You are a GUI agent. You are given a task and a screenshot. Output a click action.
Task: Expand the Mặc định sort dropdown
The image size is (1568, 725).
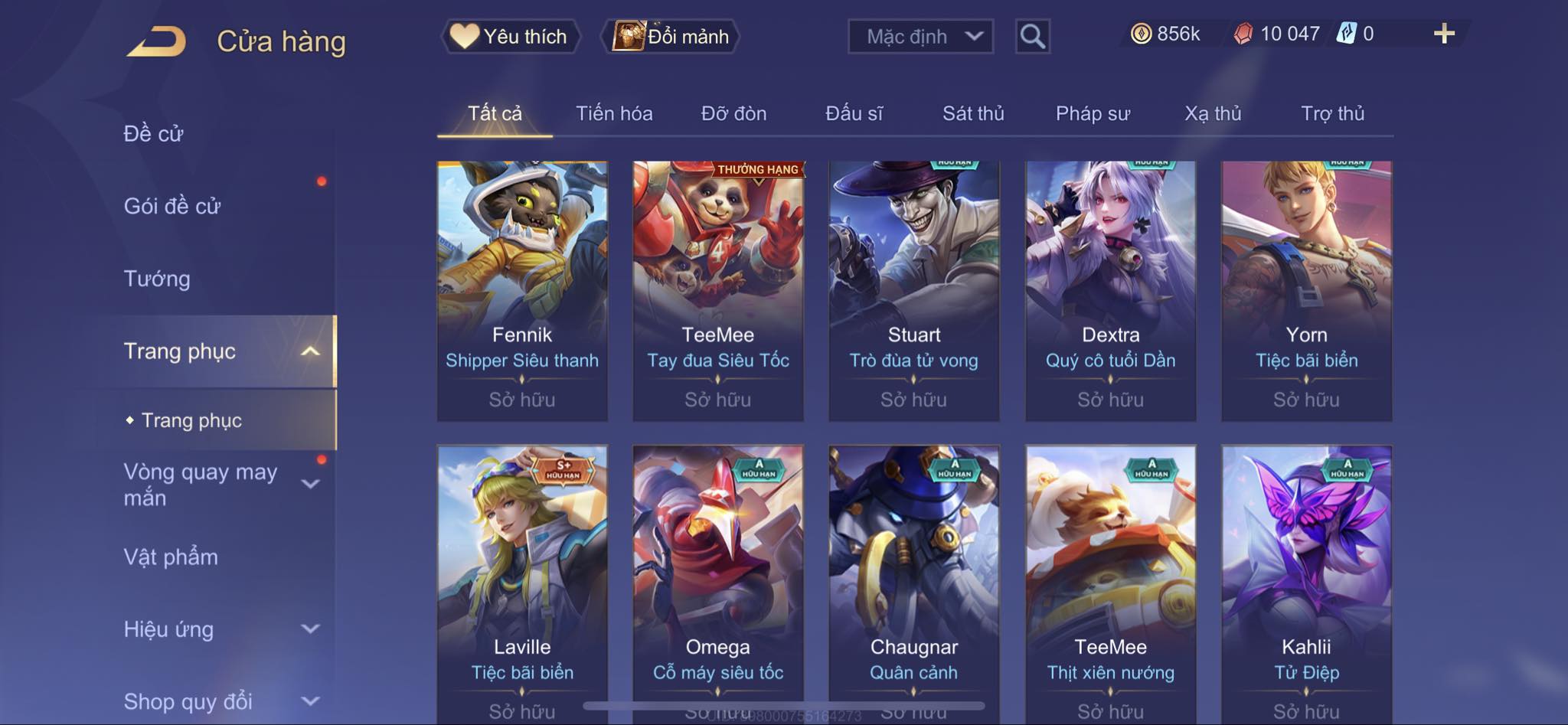920,36
